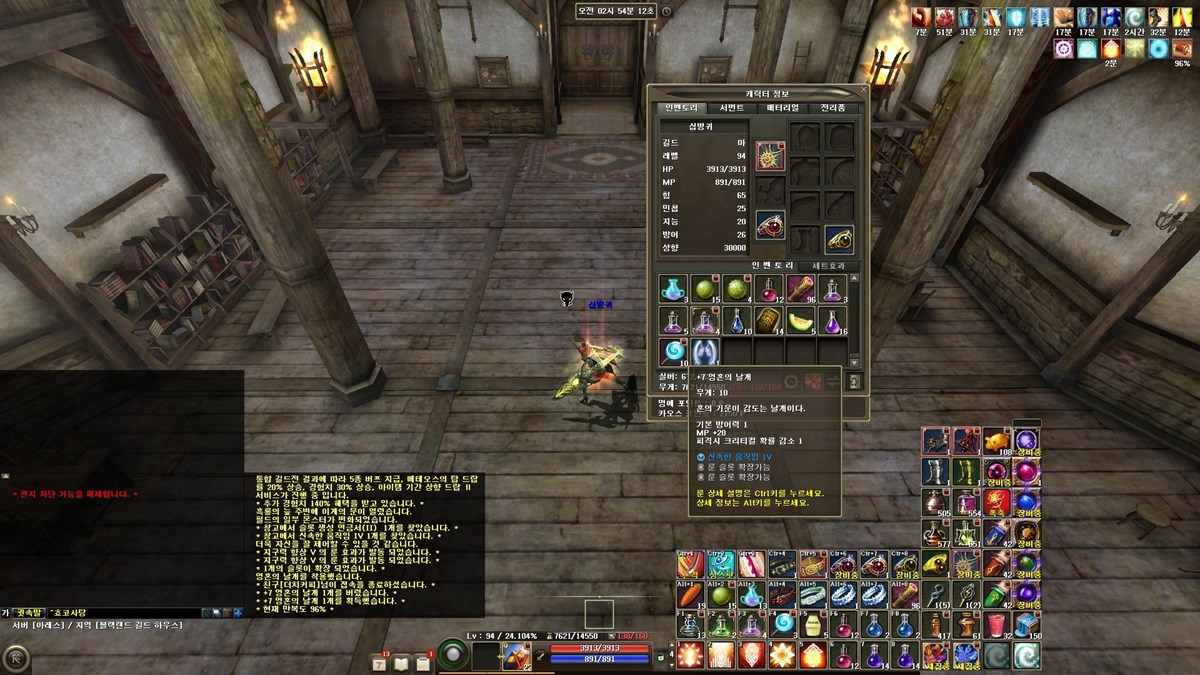Image resolution: width=1200 pixels, height=675 pixels.
Task: Open the clock icon beside the time
Action: pyautogui.click(x=667, y=11)
